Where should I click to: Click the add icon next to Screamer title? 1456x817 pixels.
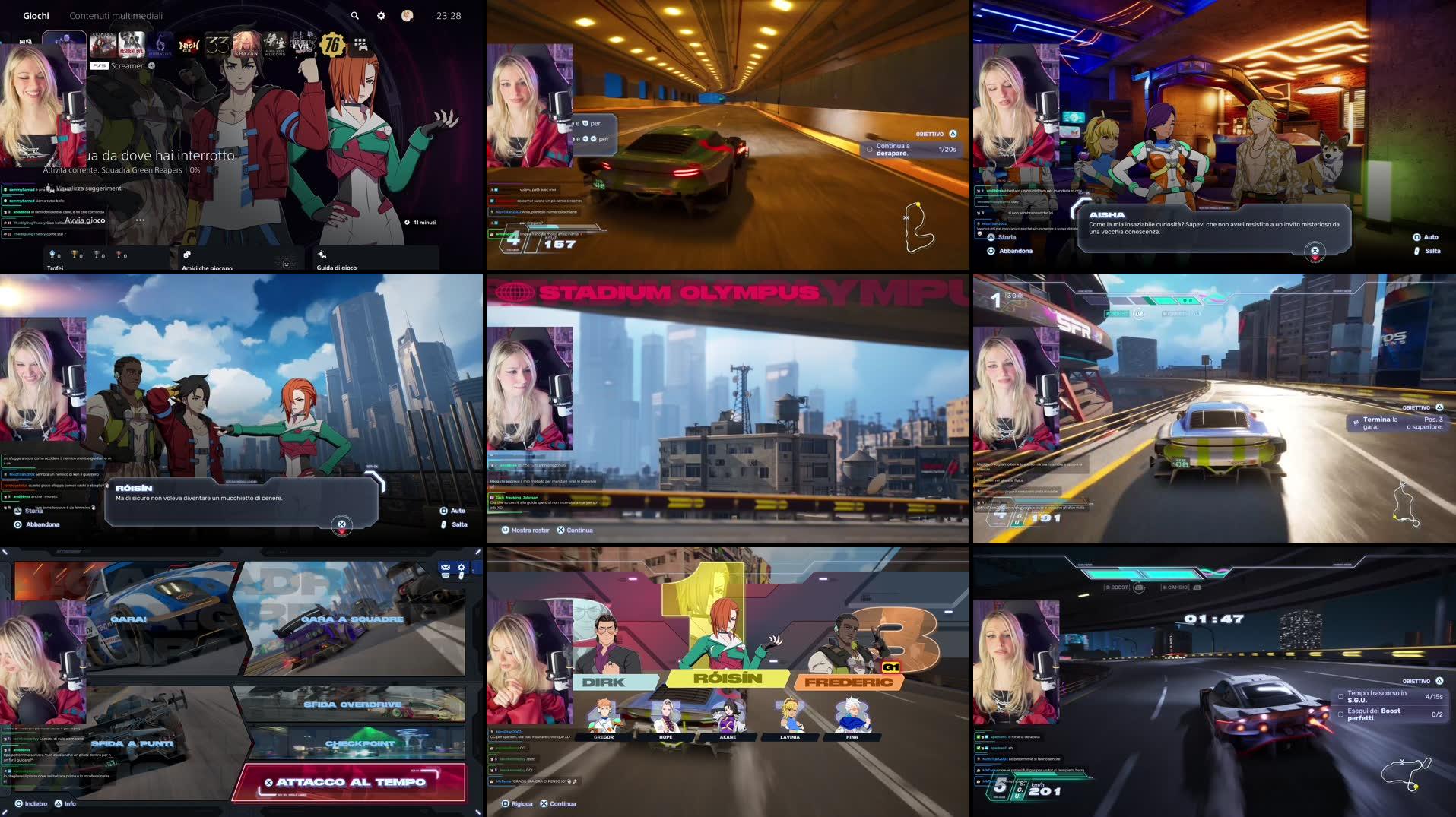point(151,65)
